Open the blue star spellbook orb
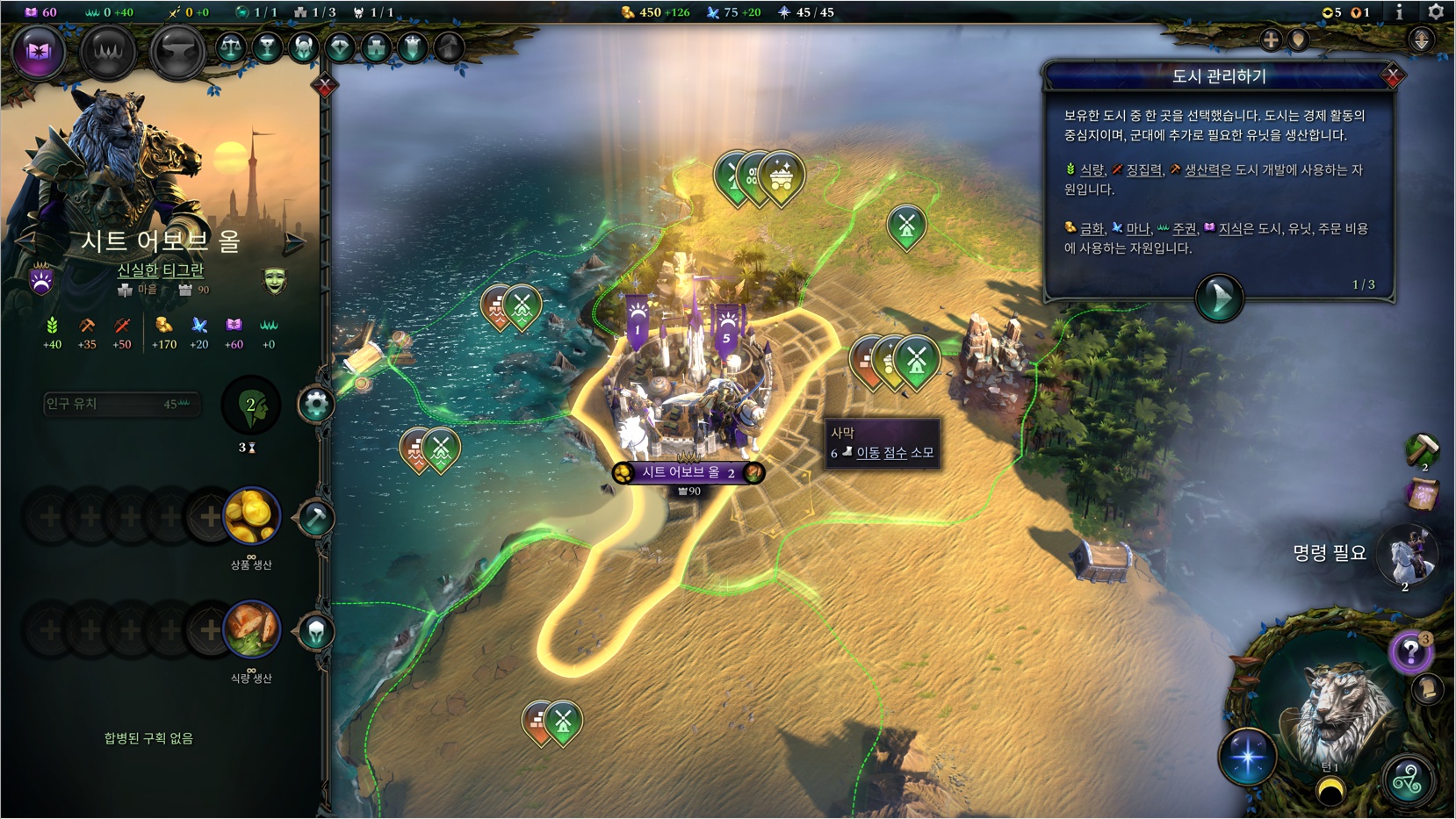The image size is (1456, 819). (x=1247, y=756)
